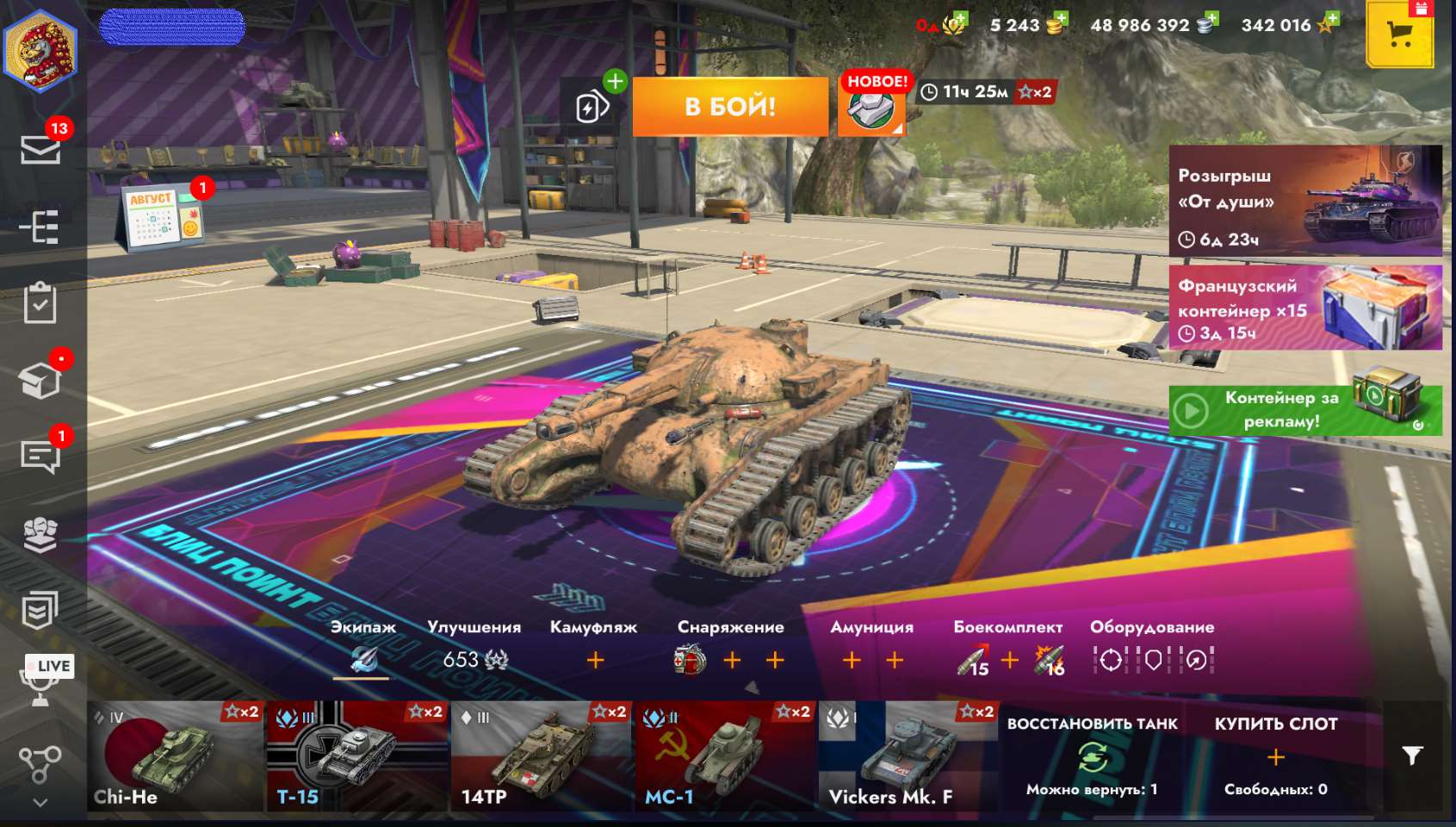Screen dimensions: 1456x827
Task: Switch to the Оборудование tab
Action: point(1152,627)
